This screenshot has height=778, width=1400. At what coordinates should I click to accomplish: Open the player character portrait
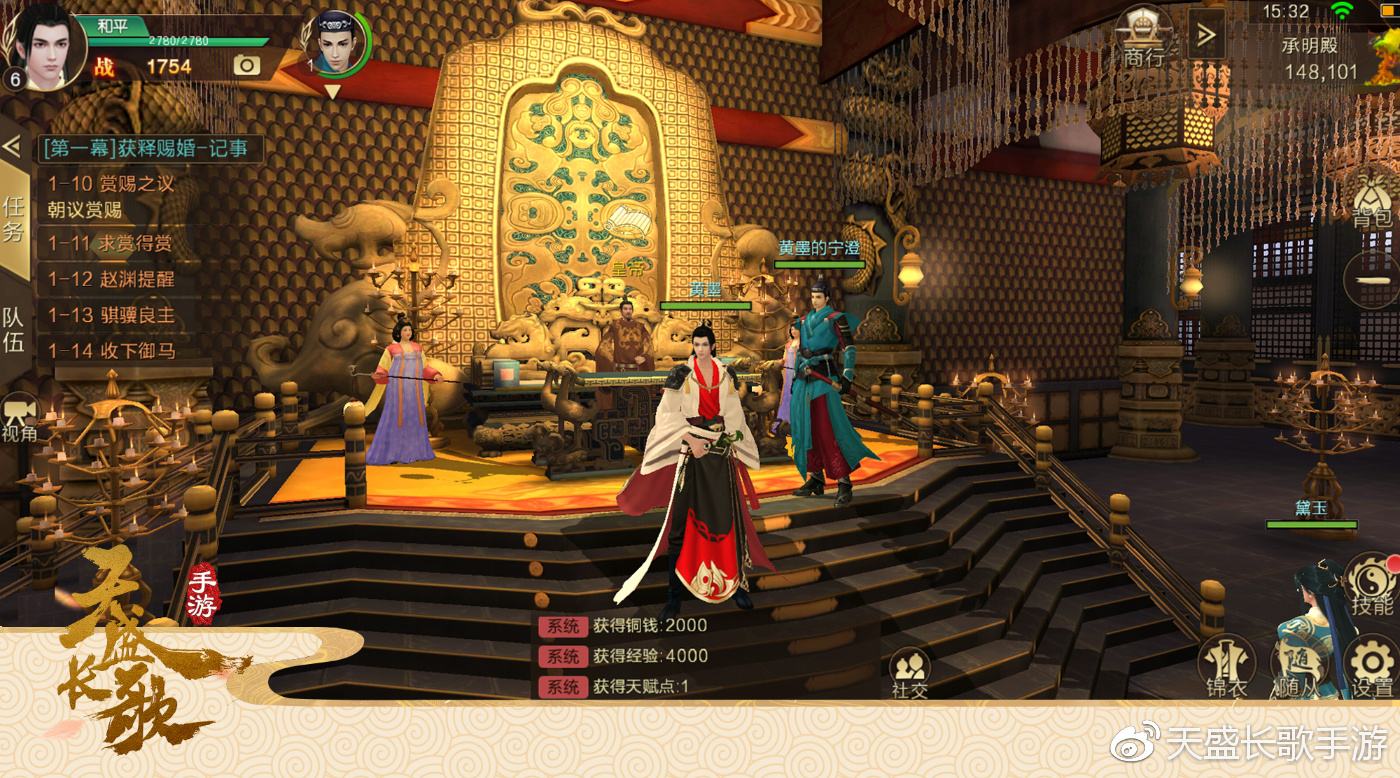46,45
